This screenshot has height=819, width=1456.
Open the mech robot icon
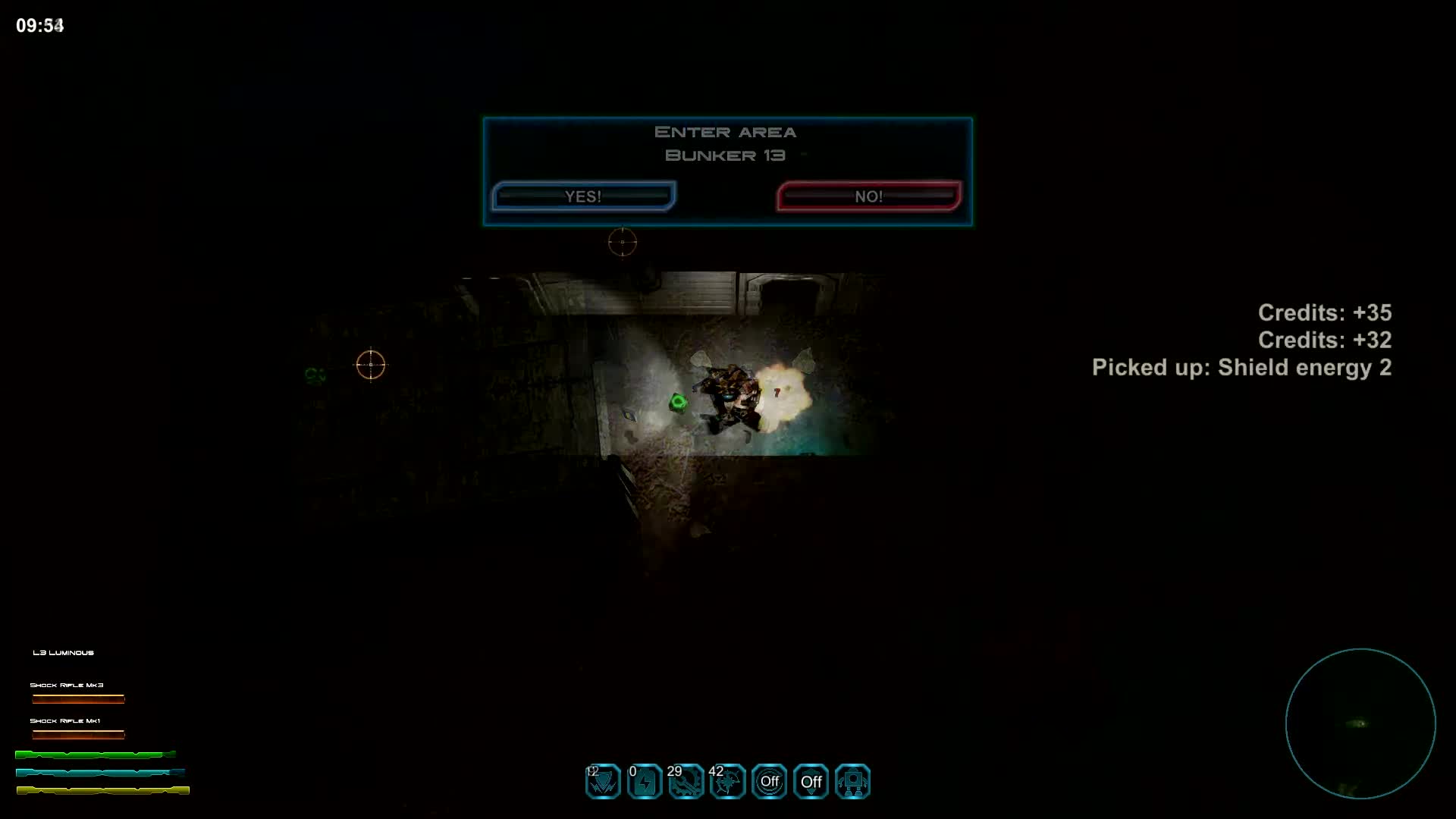point(852,782)
